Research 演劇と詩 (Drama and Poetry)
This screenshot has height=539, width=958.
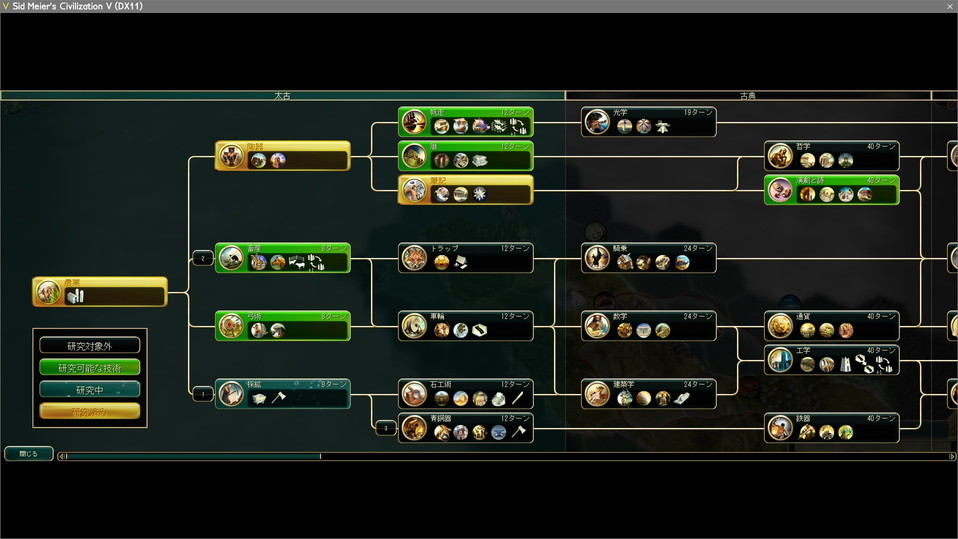[x=832, y=190]
